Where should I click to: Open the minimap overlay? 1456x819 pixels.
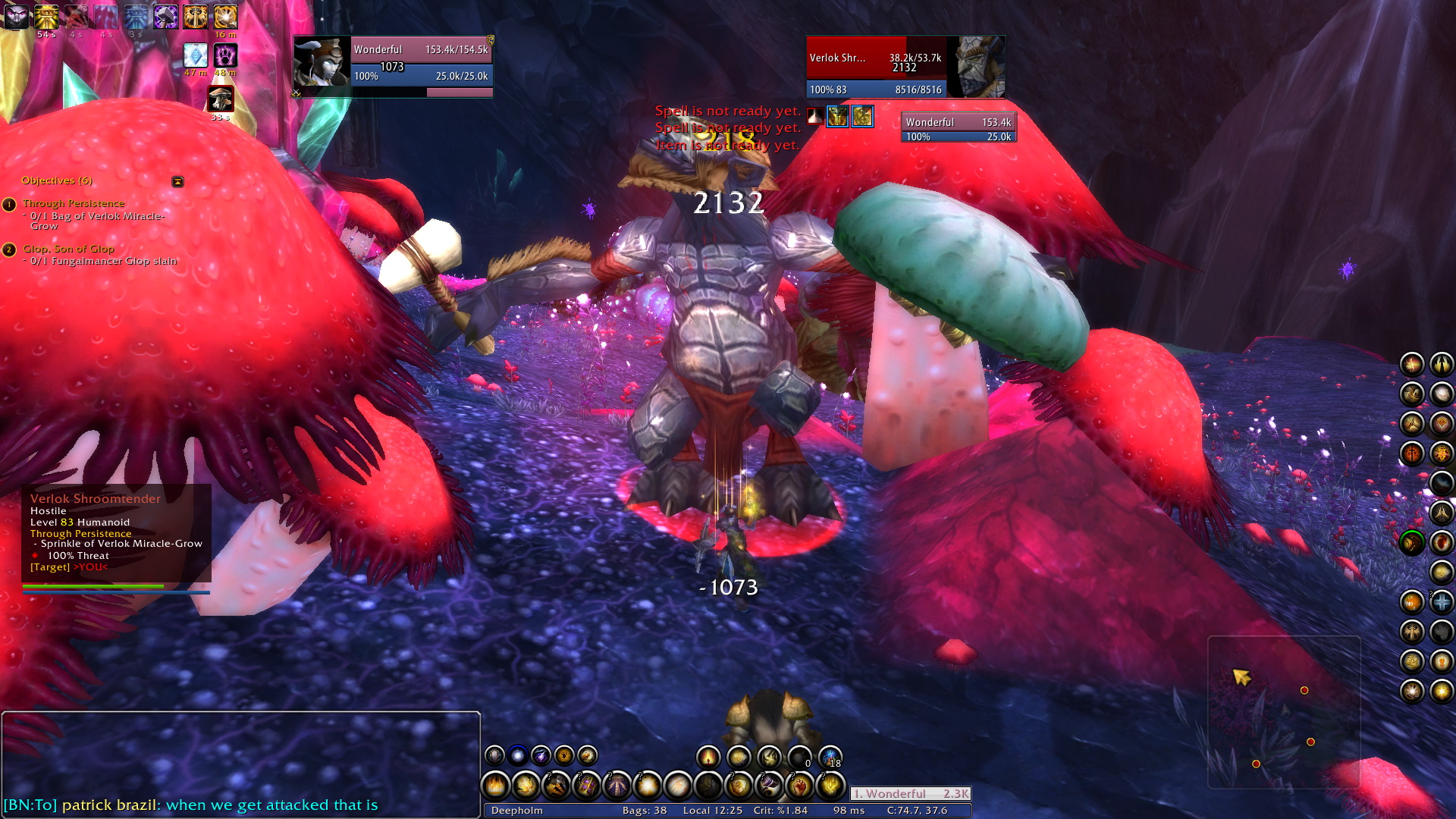1283,711
